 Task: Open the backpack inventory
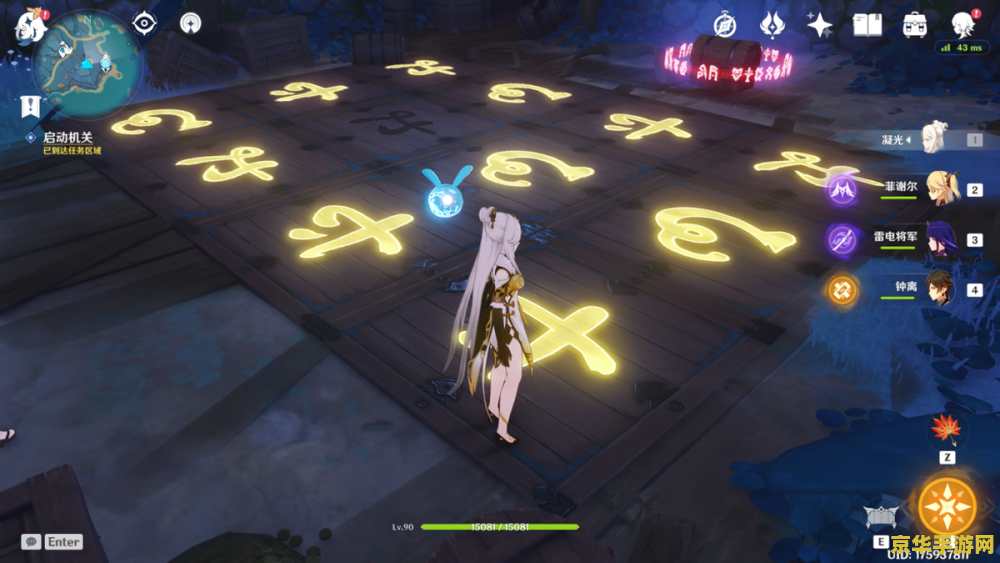point(914,25)
